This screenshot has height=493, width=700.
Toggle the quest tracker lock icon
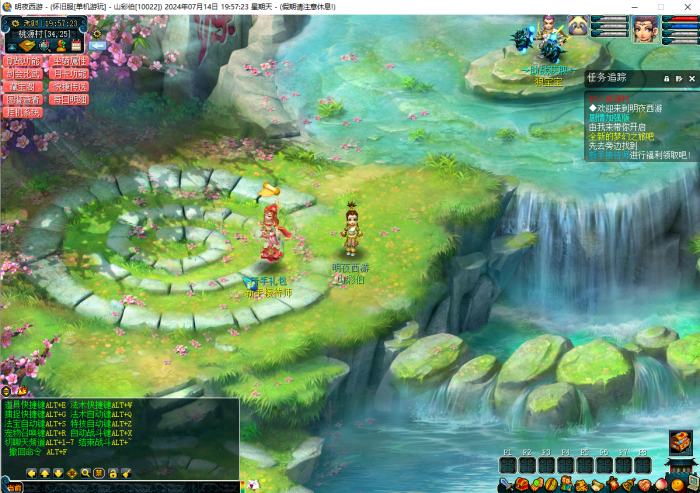pyautogui.click(x=667, y=77)
